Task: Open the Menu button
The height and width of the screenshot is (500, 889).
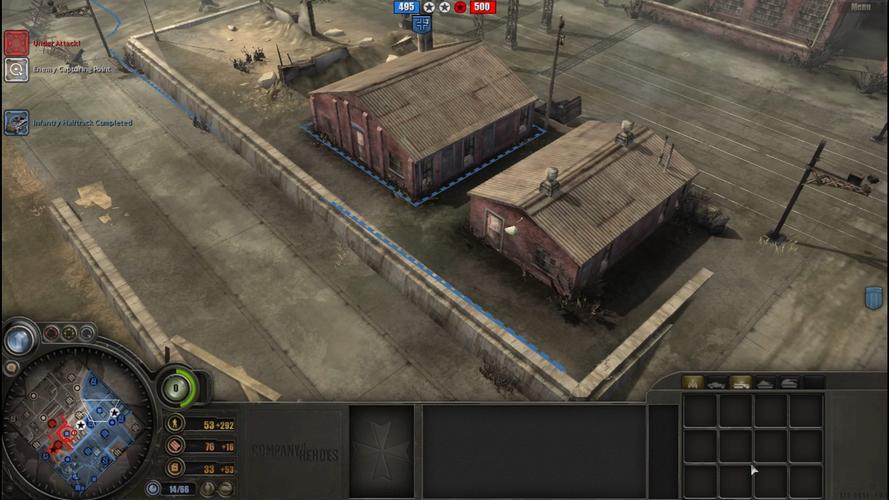Action: pos(861,7)
